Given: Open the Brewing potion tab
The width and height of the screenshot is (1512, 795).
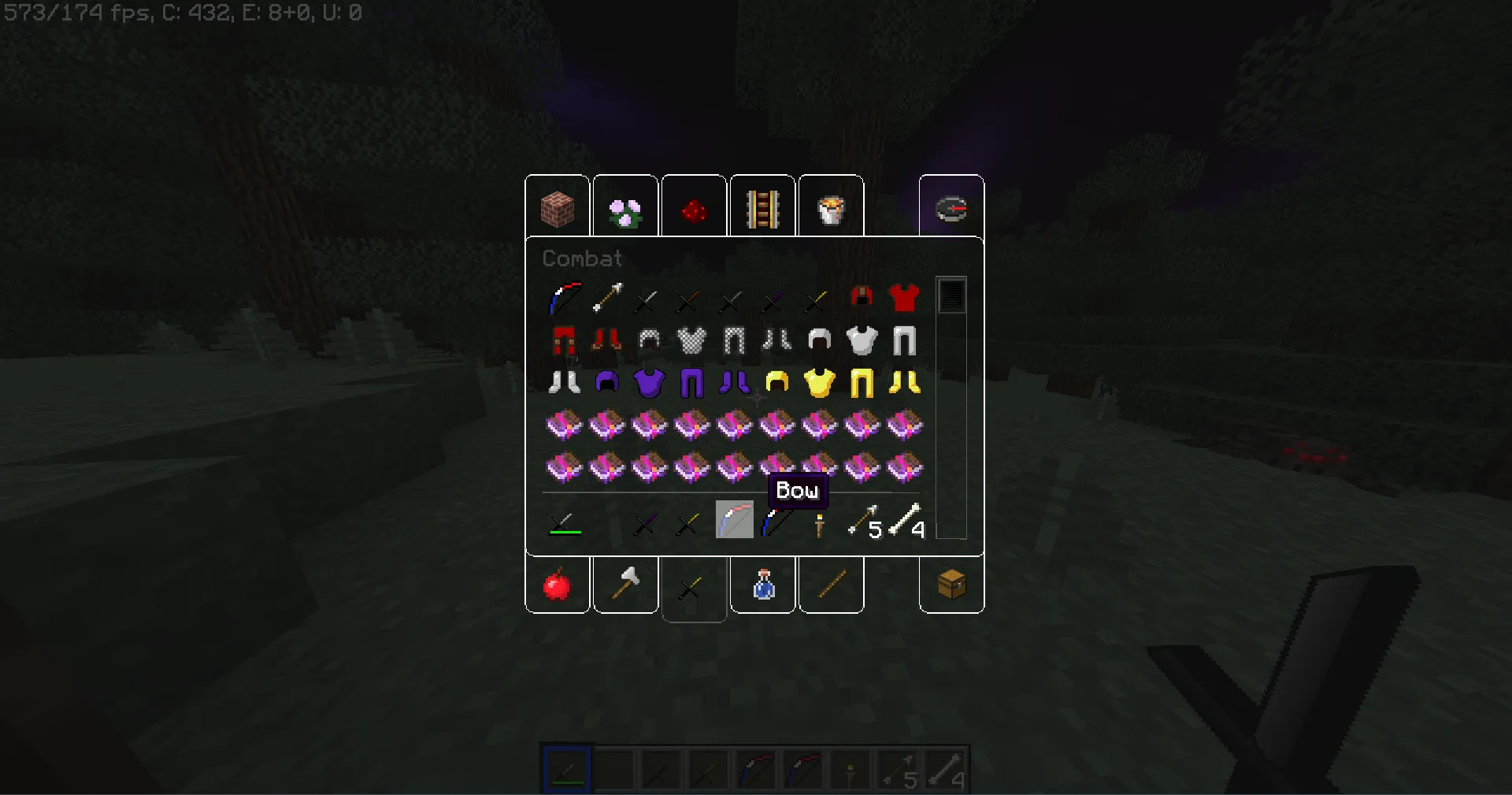Looking at the screenshot, I should click(x=762, y=585).
